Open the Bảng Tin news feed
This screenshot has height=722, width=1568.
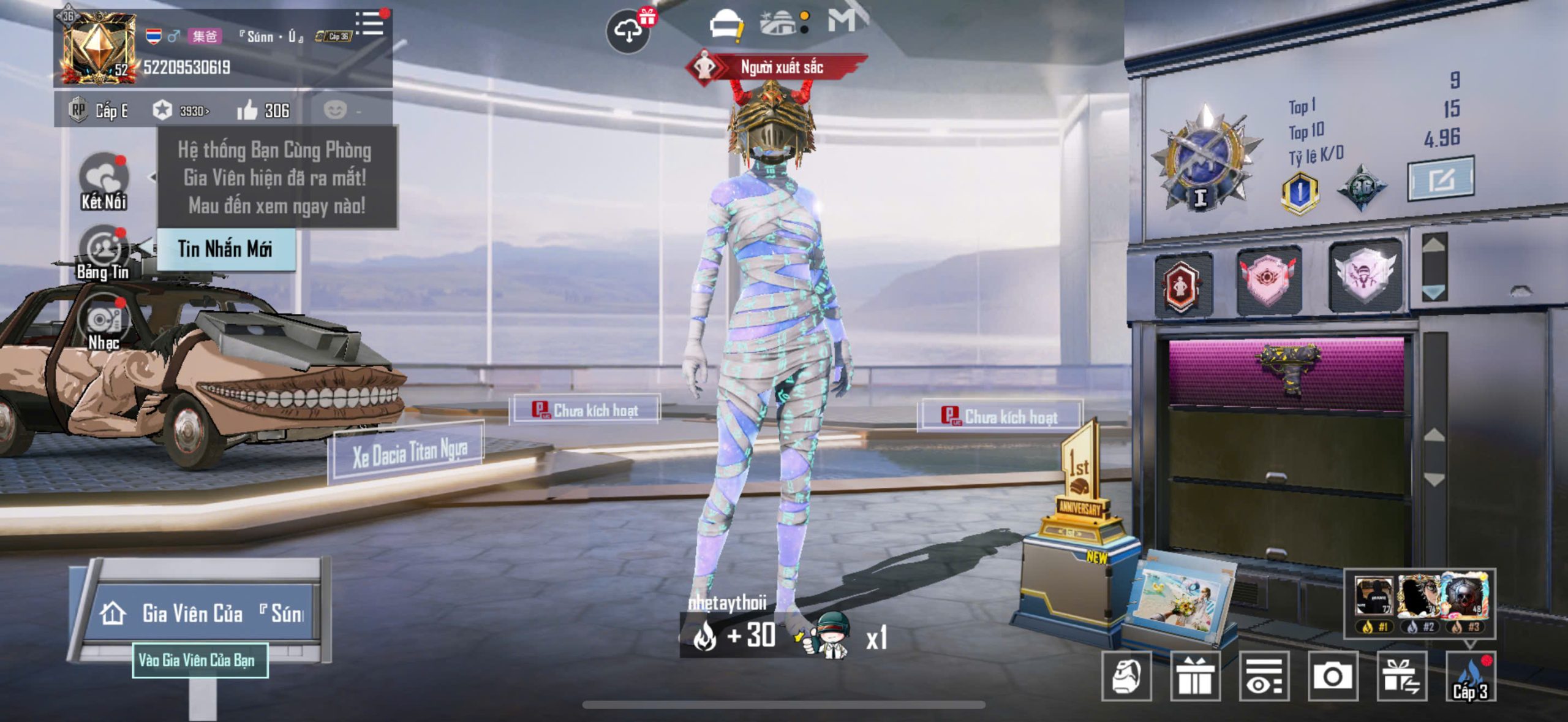click(x=104, y=253)
